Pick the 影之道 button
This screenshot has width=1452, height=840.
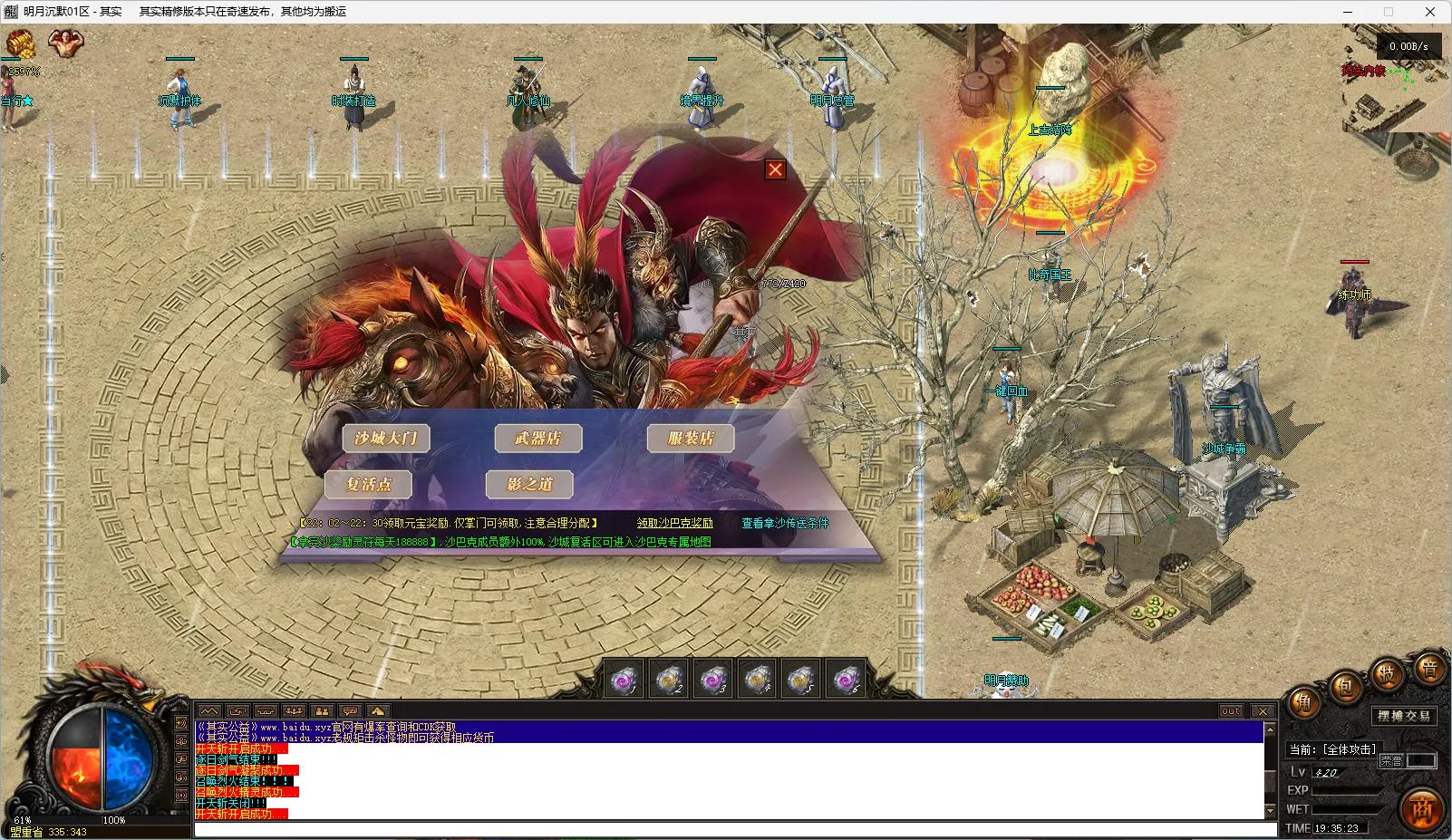[529, 484]
